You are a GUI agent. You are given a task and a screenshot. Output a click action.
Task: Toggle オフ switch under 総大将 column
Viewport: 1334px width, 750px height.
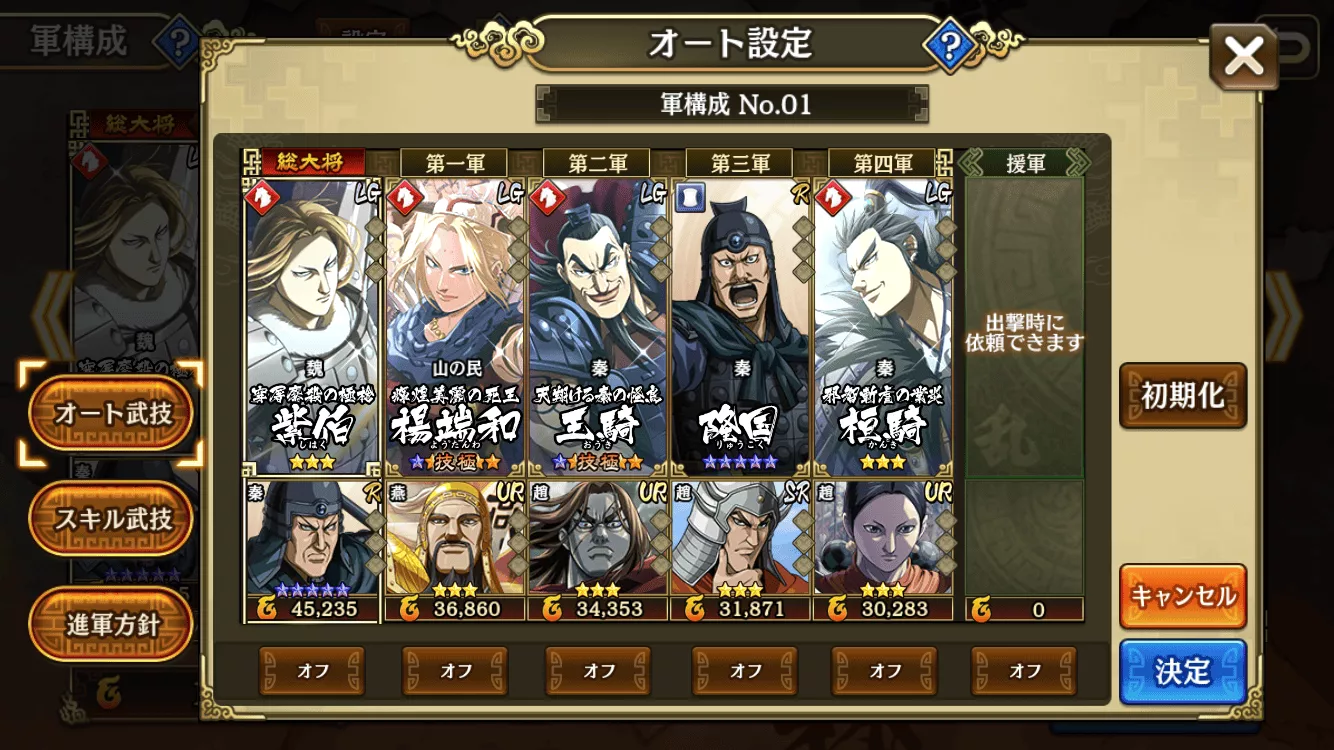point(311,672)
